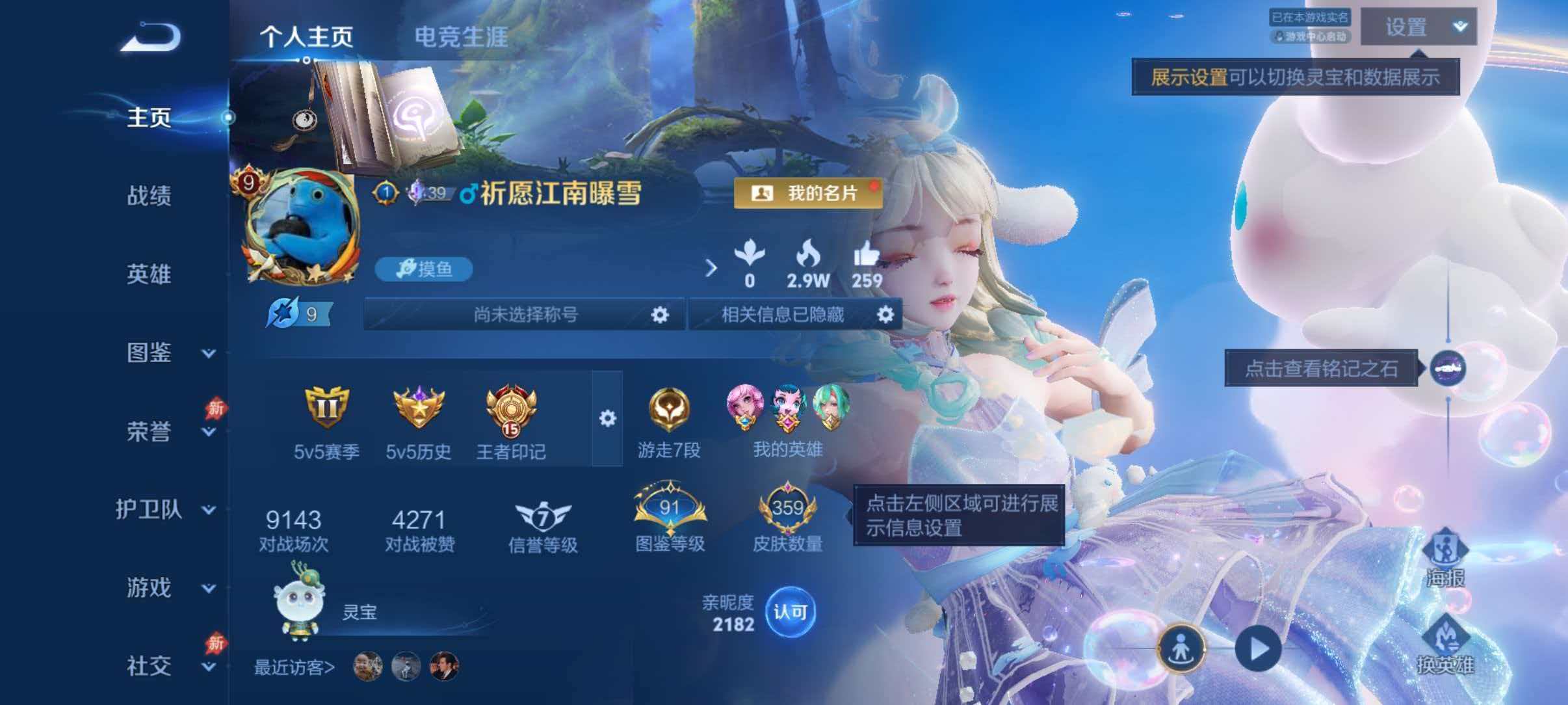
Task: Open the 设置 dropdown arrow
Action: (1459, 27)
